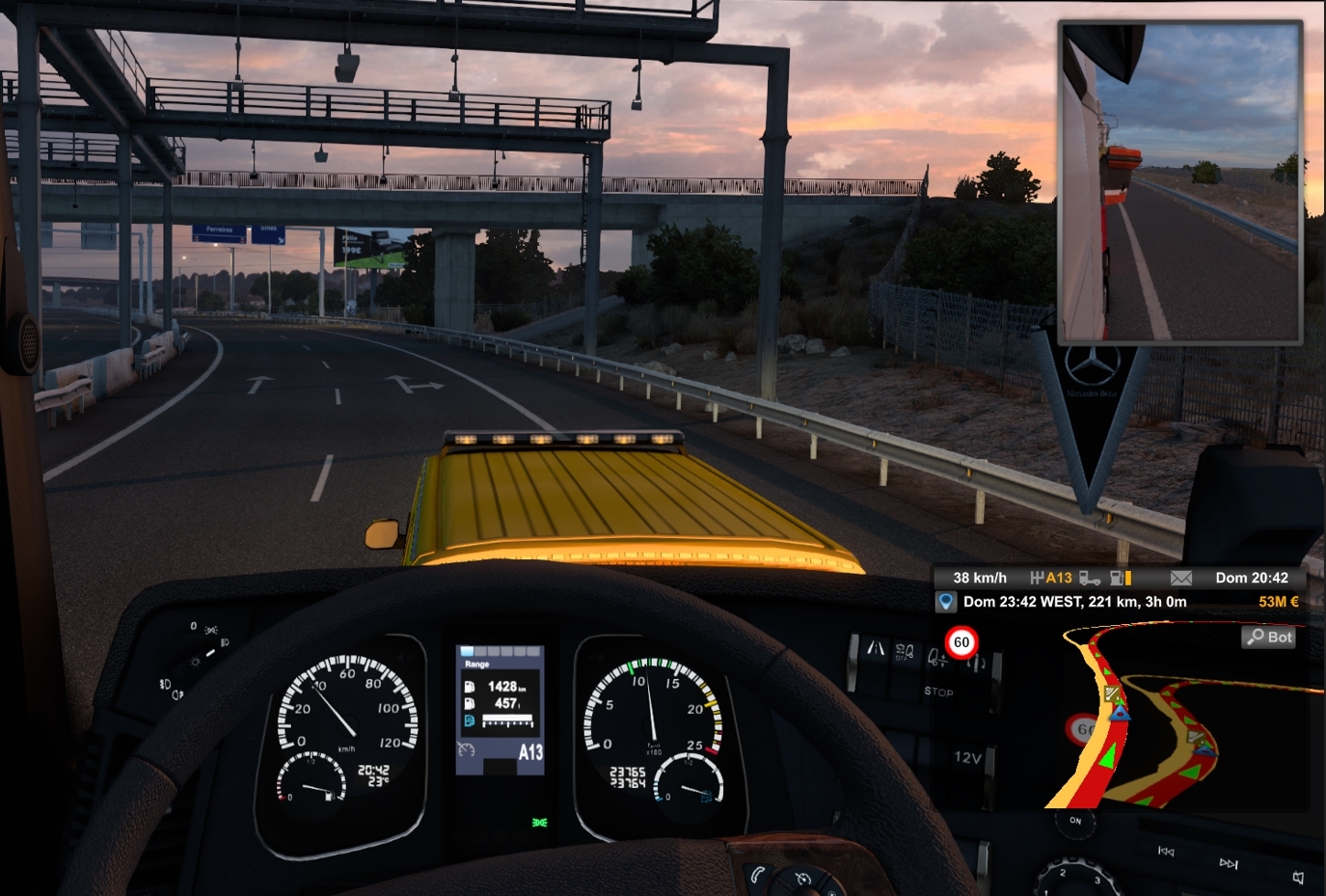Select the truck-and-trailer status icon
This screenshot has height=896, width=1326.
tap(1090, 578)
